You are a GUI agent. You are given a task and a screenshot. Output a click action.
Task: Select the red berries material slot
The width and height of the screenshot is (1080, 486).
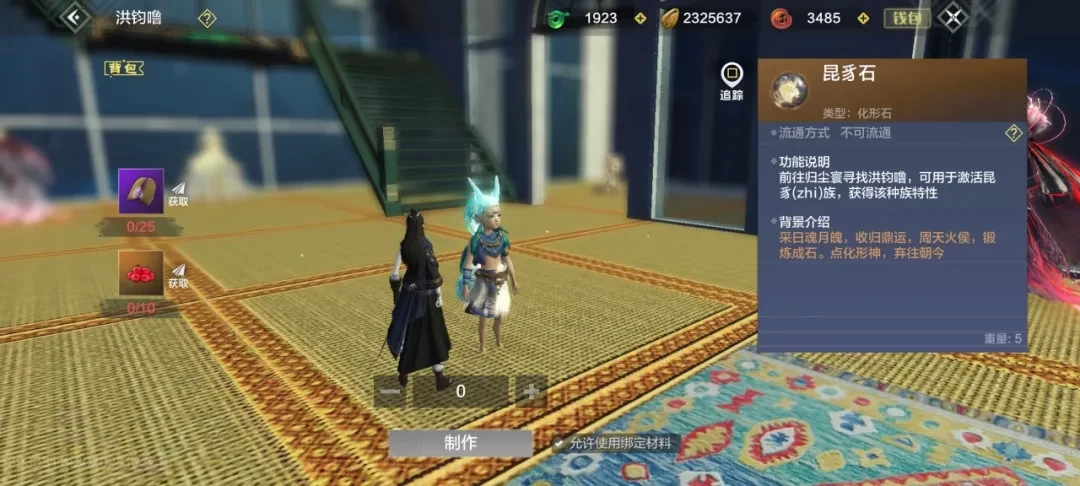[x=141, y=273]
